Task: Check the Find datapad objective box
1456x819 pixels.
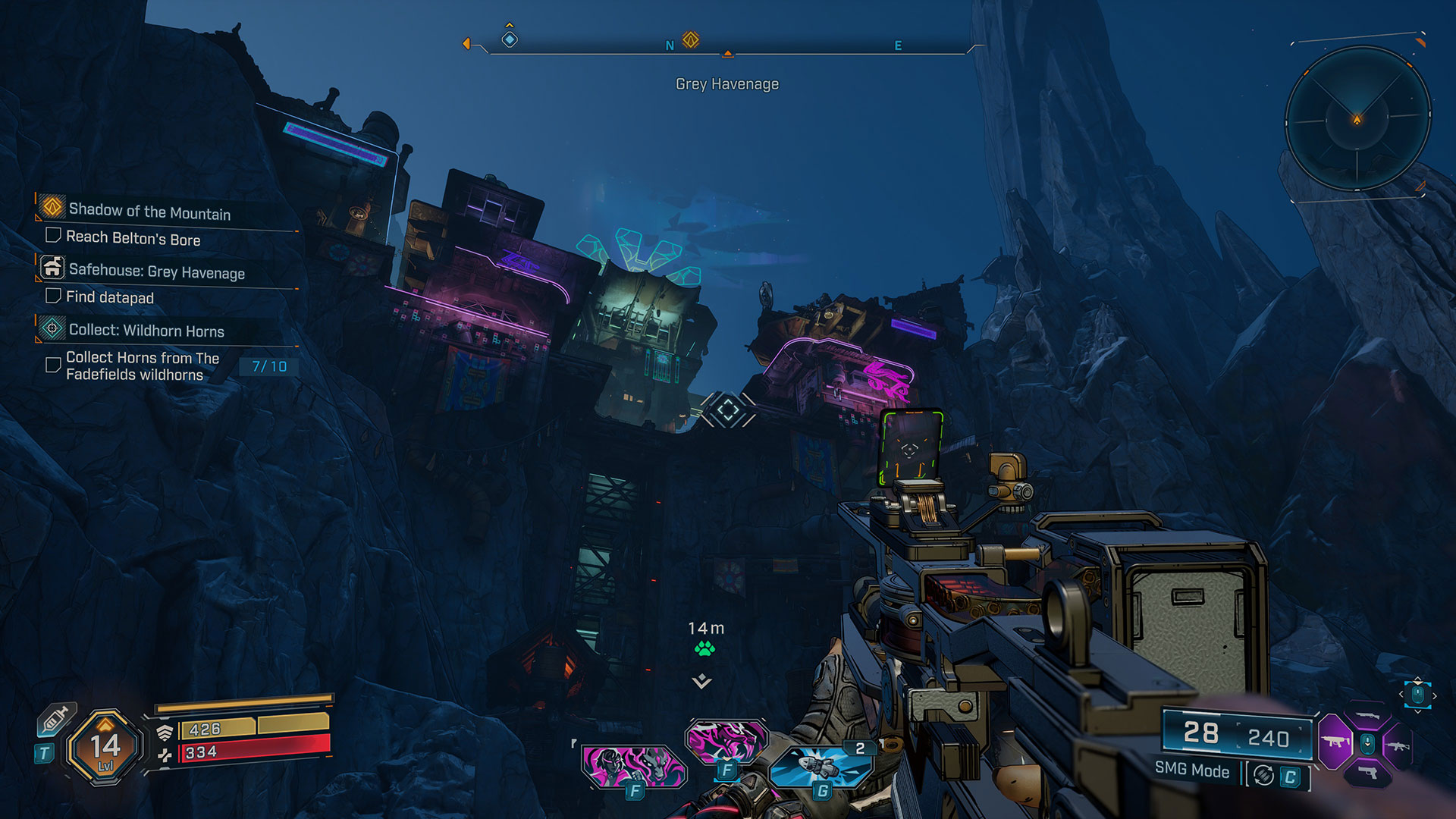Action: 53,295
